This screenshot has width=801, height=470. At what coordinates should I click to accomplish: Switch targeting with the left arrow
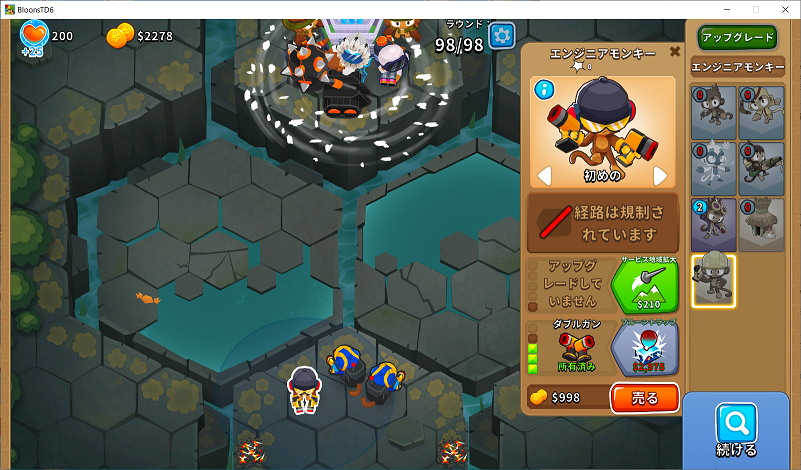pyautogui.click(x=546, y=176)
